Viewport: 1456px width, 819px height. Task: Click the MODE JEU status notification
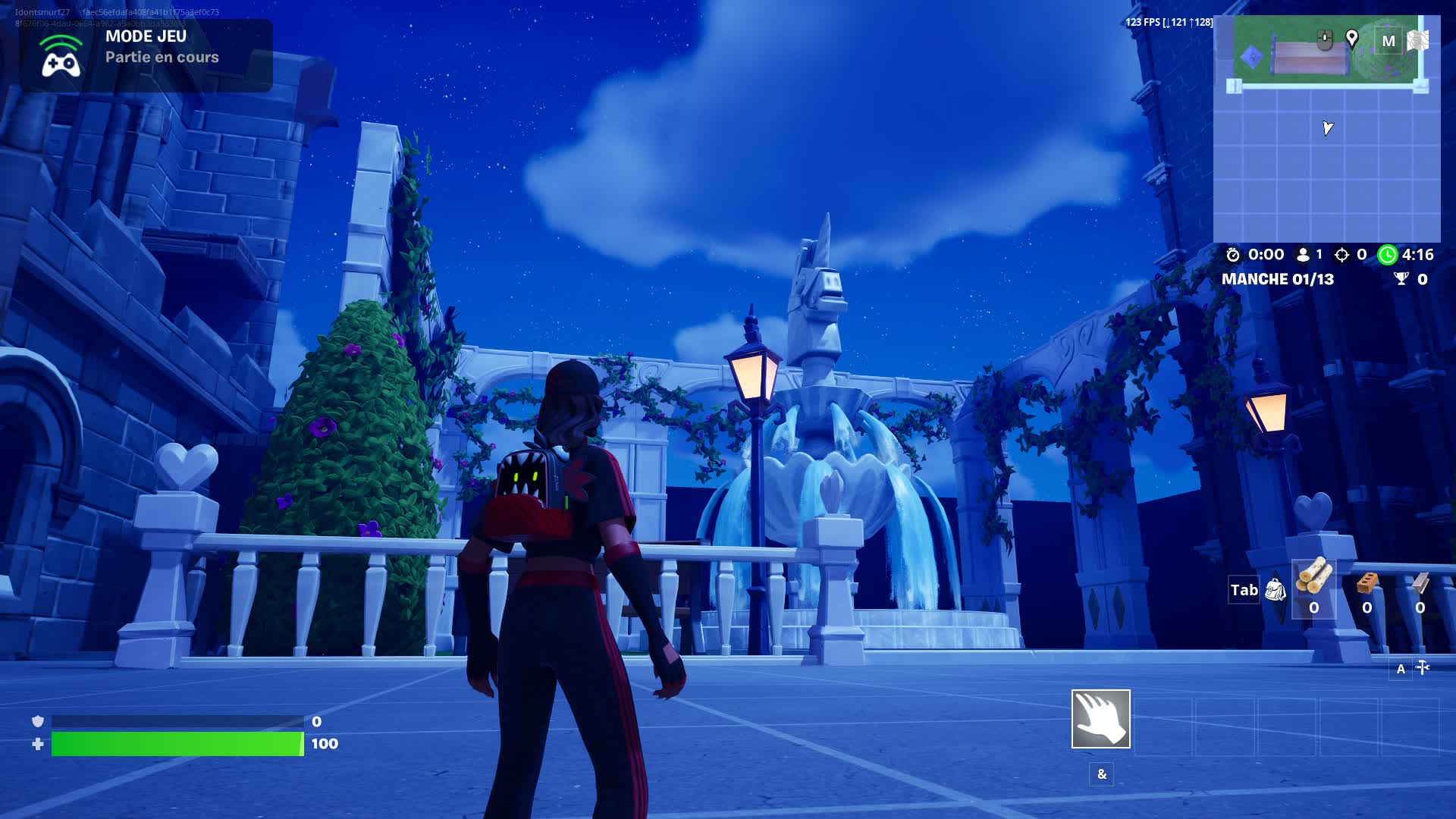pos(146,55)
